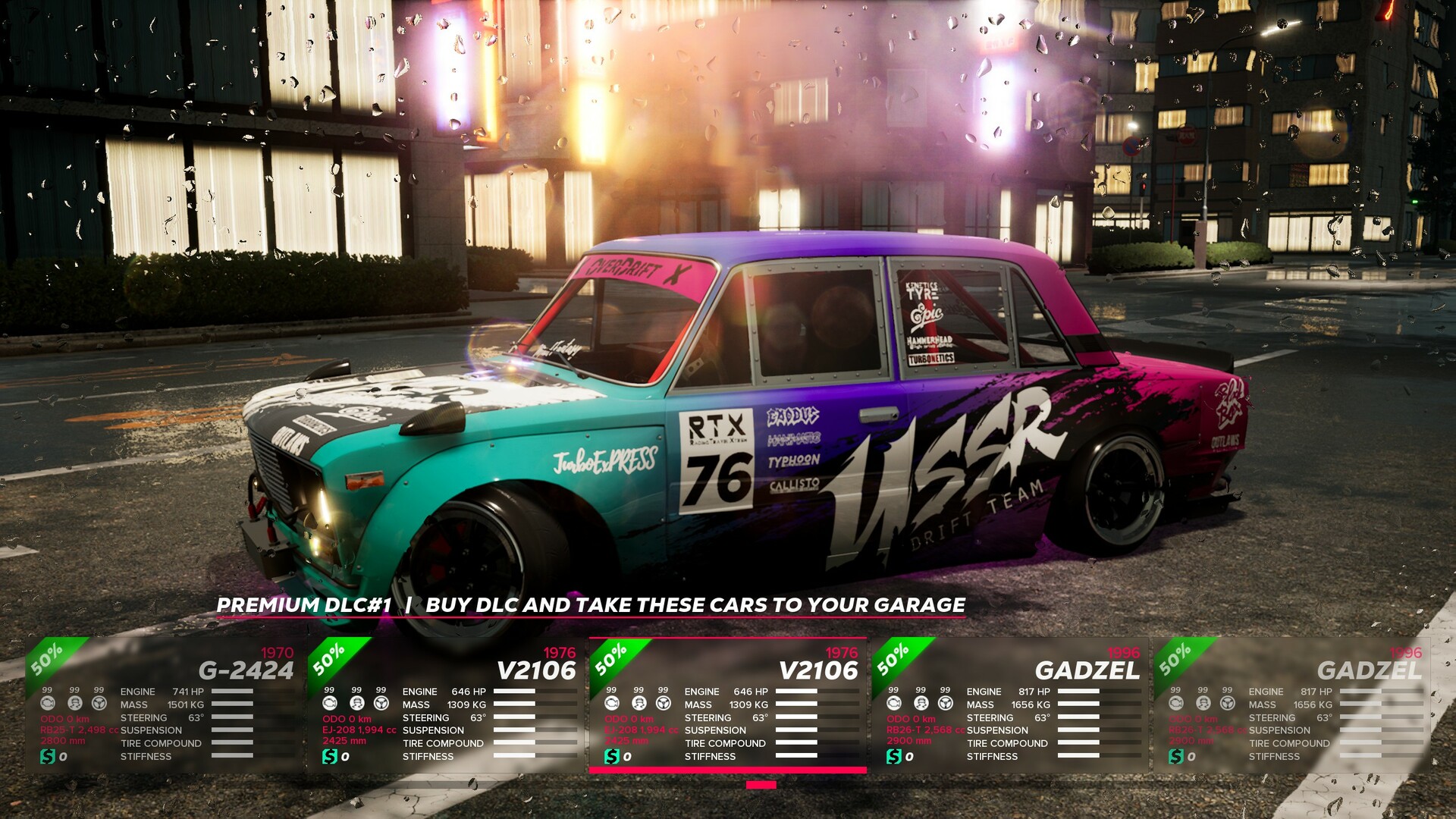Select the engine icon on the GADZEL card
The image size is (1456, 819).
(893, 704)
